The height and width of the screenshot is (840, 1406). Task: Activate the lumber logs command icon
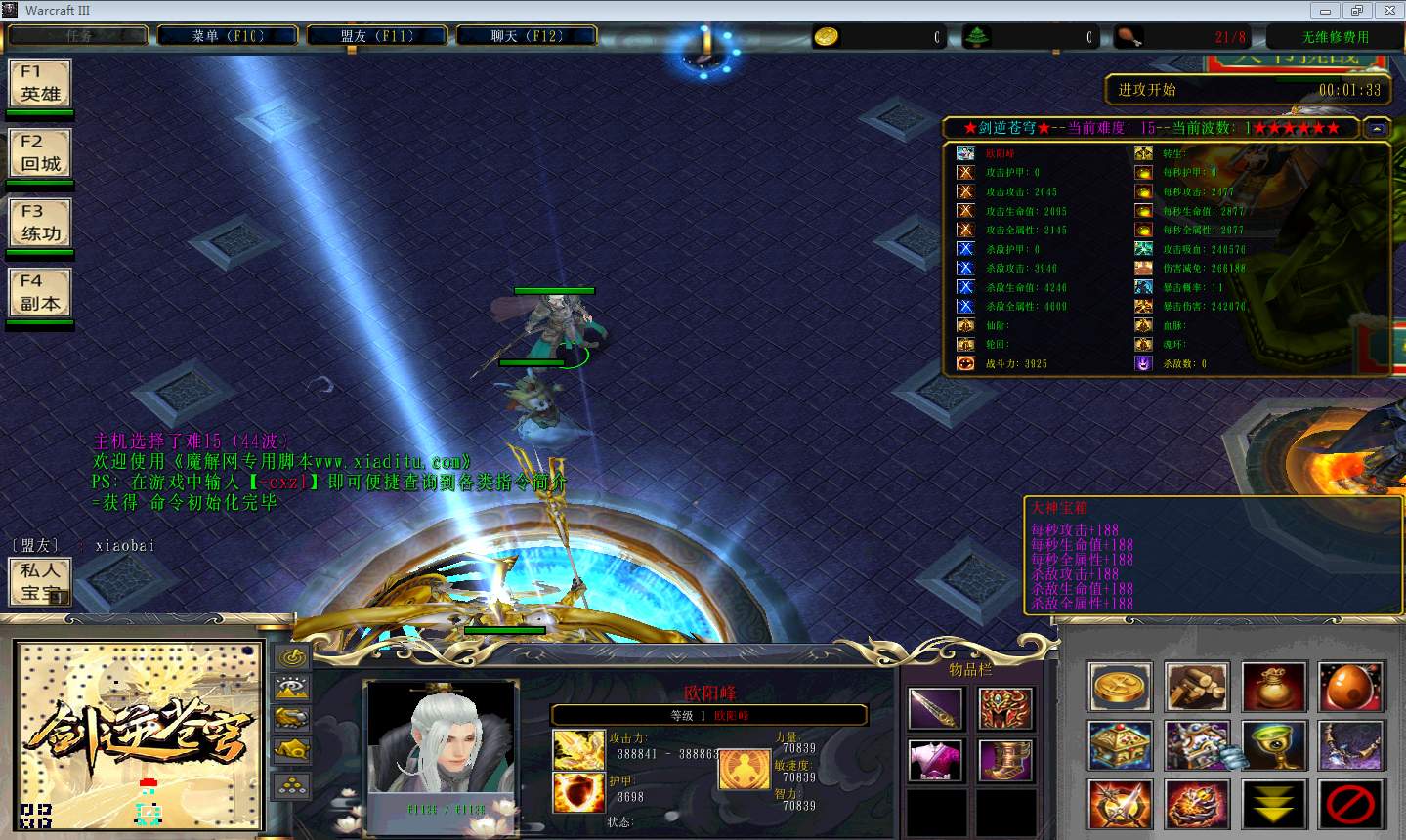pos(1197,686)
